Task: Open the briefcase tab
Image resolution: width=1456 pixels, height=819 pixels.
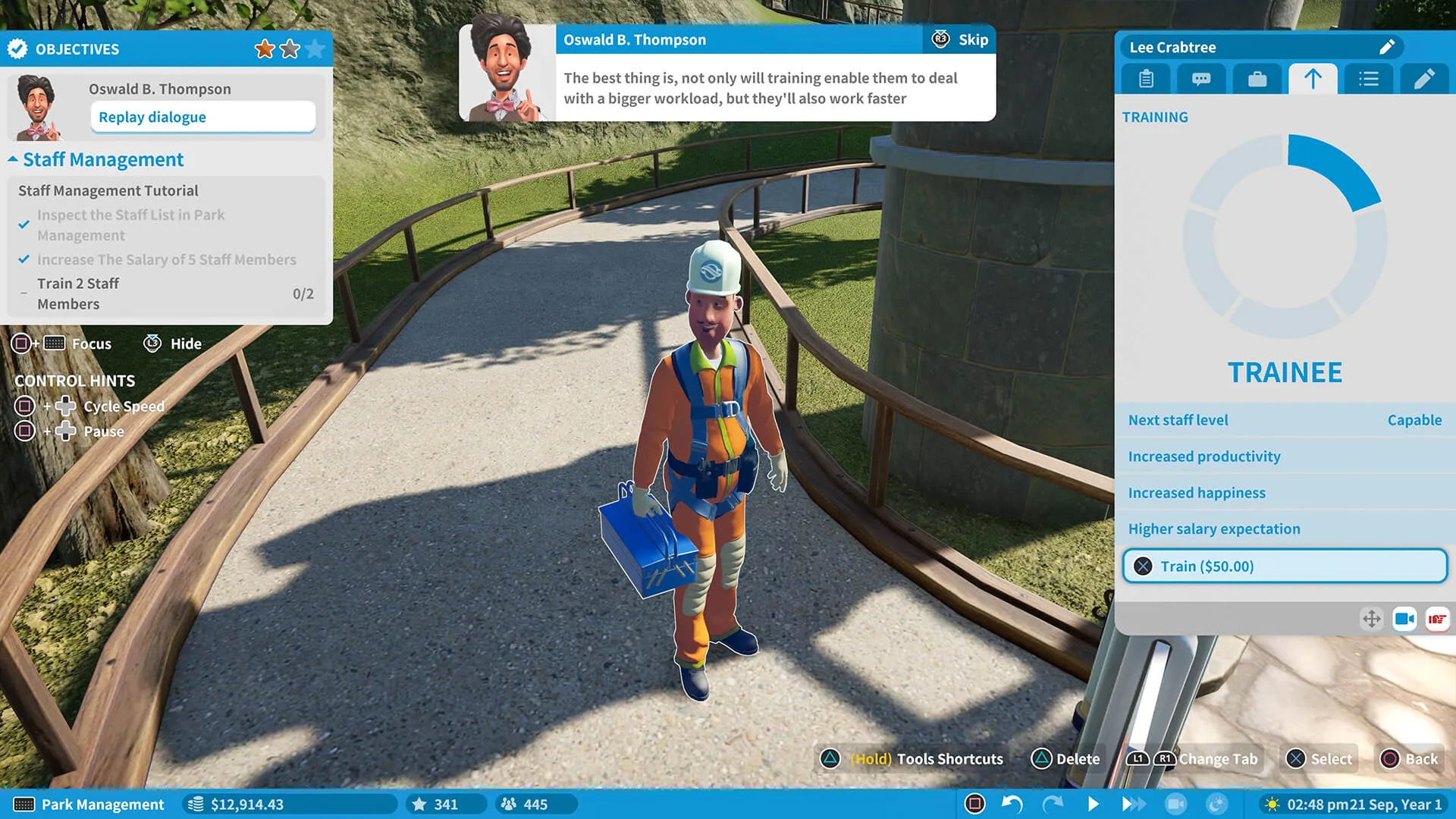Action: 1257,79
